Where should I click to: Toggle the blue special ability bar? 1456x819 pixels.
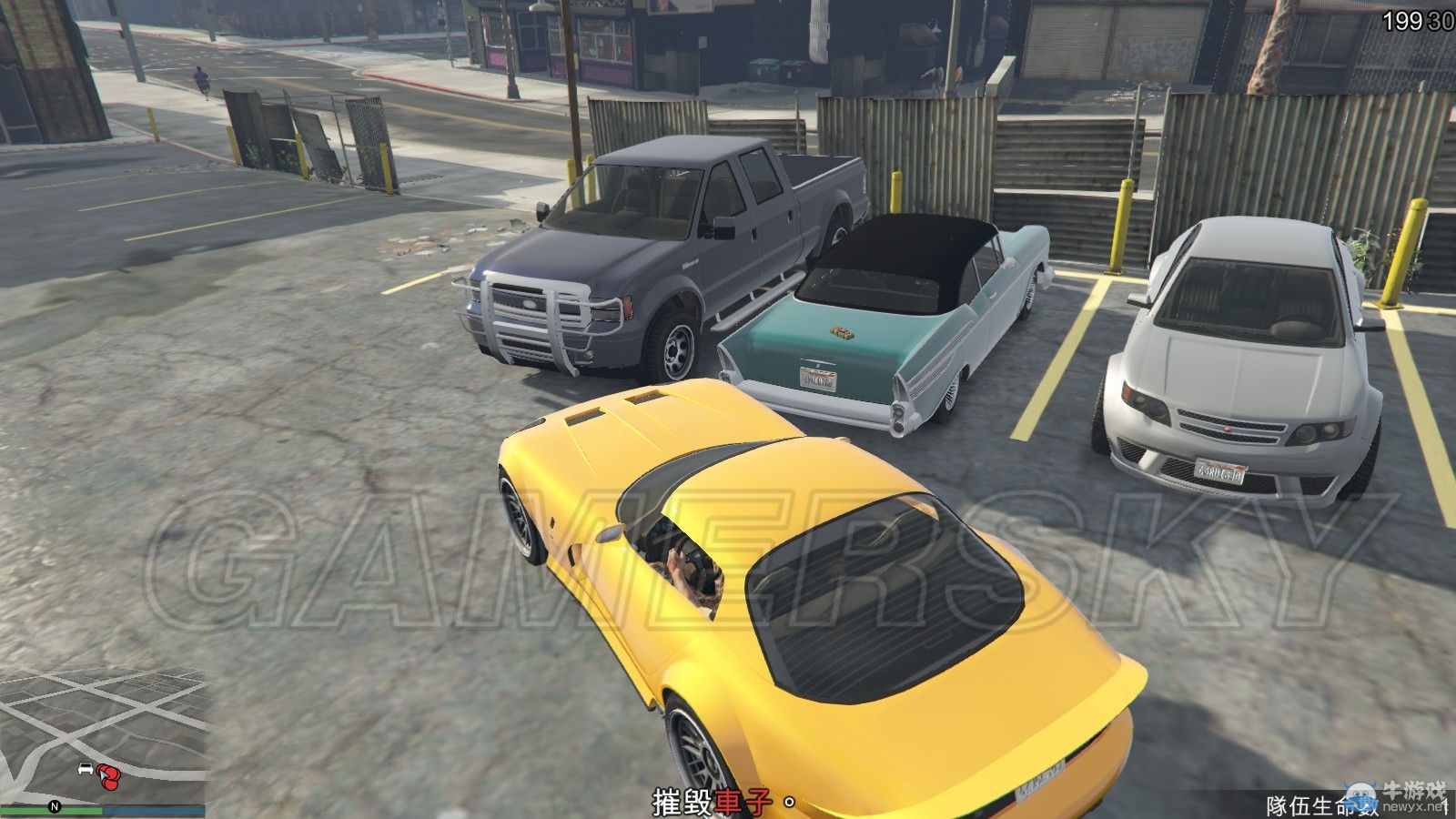[155, 809]
